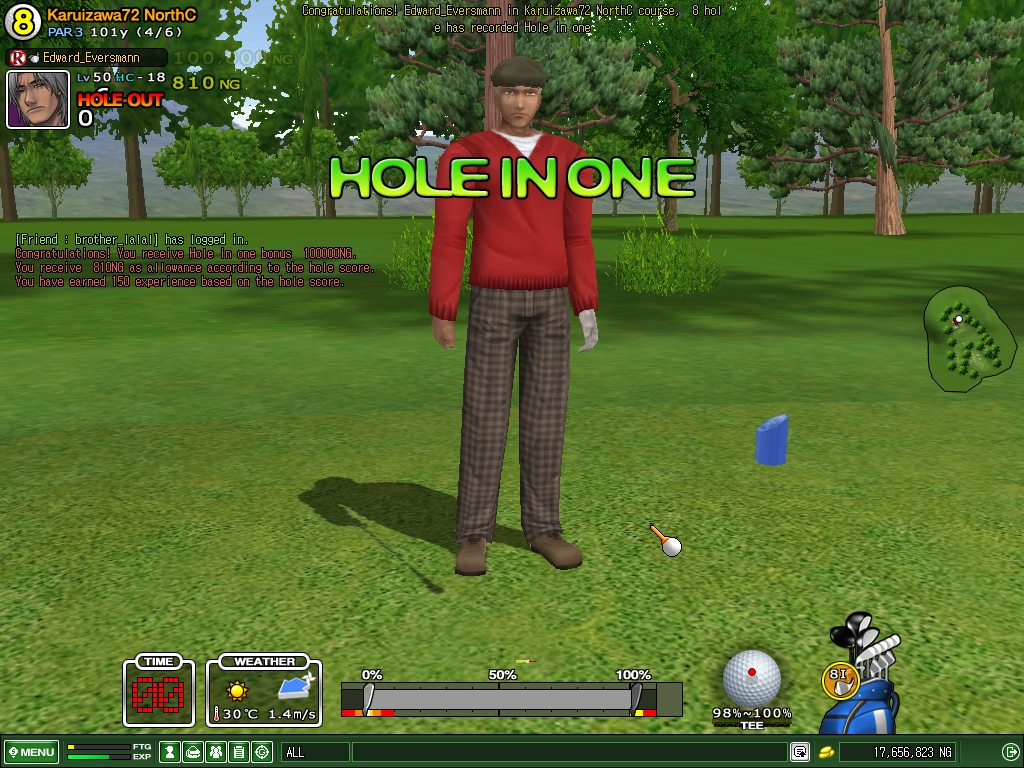The height and width of the screenshot is (768, 1024).
Task: Show the scorecard list icon
Action: click(239, 752)
